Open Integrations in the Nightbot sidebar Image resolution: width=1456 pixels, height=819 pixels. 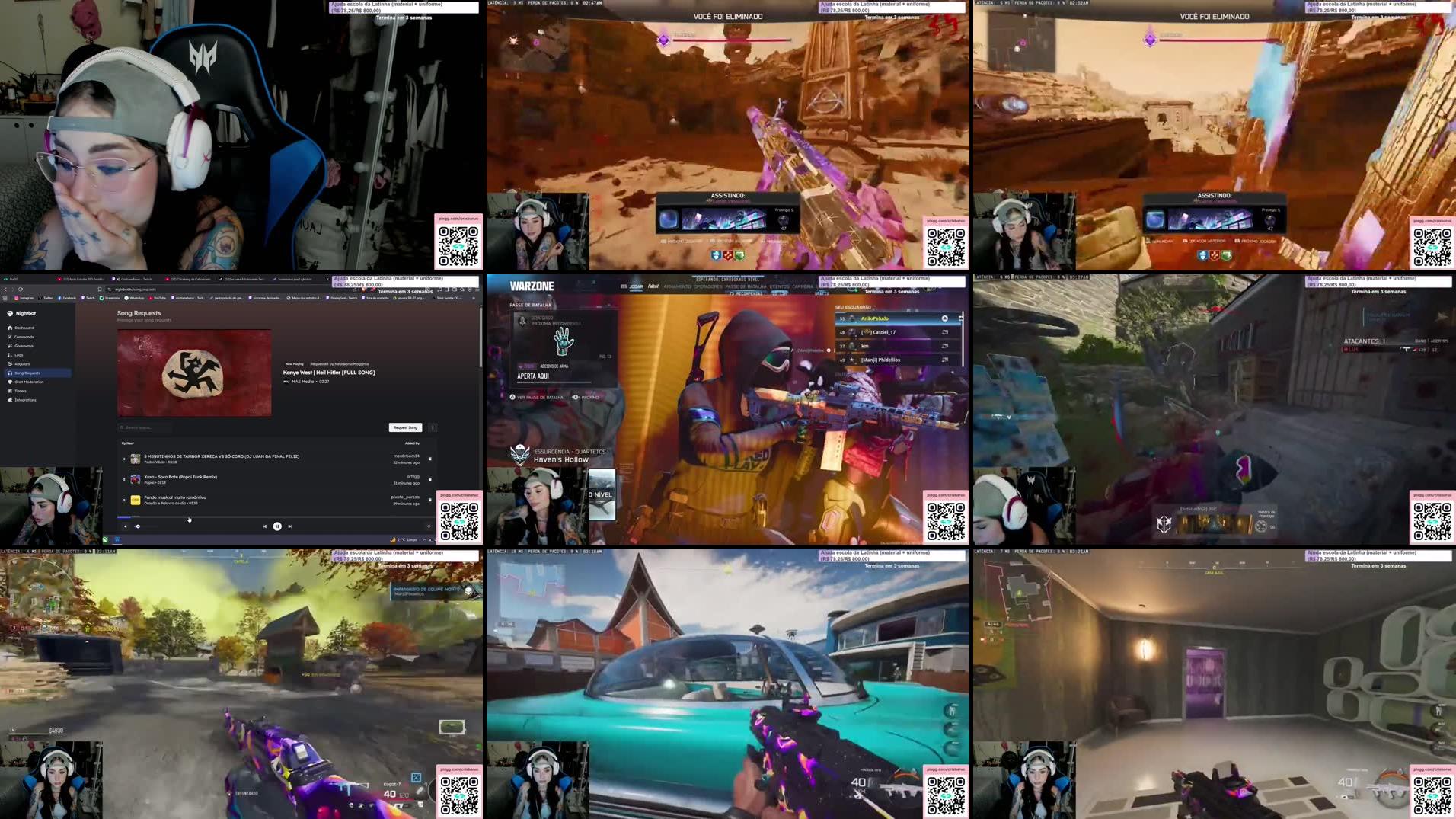click(27, 400)
